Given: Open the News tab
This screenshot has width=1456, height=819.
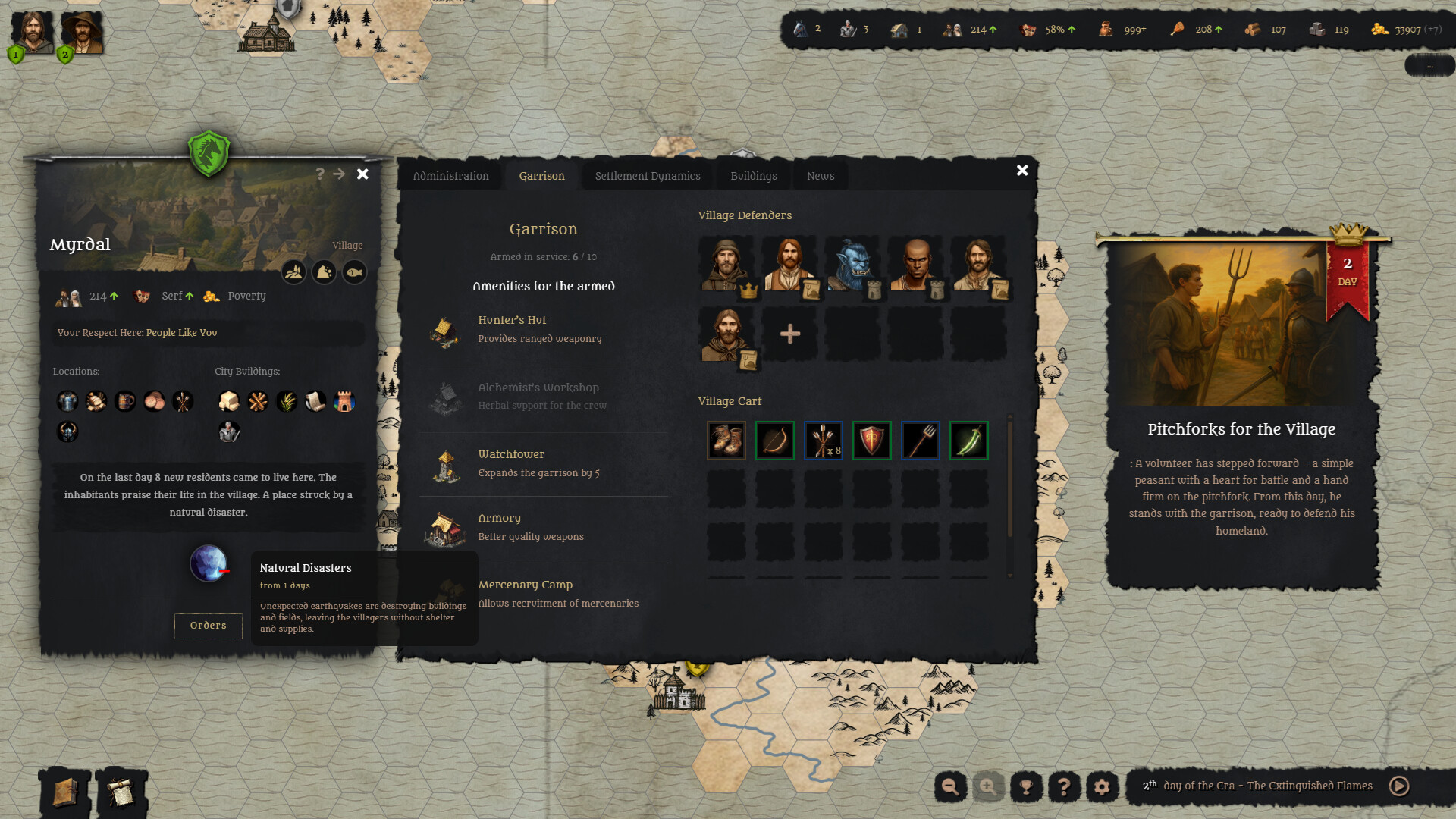Looking at the screenshot, I should (820, 176).
